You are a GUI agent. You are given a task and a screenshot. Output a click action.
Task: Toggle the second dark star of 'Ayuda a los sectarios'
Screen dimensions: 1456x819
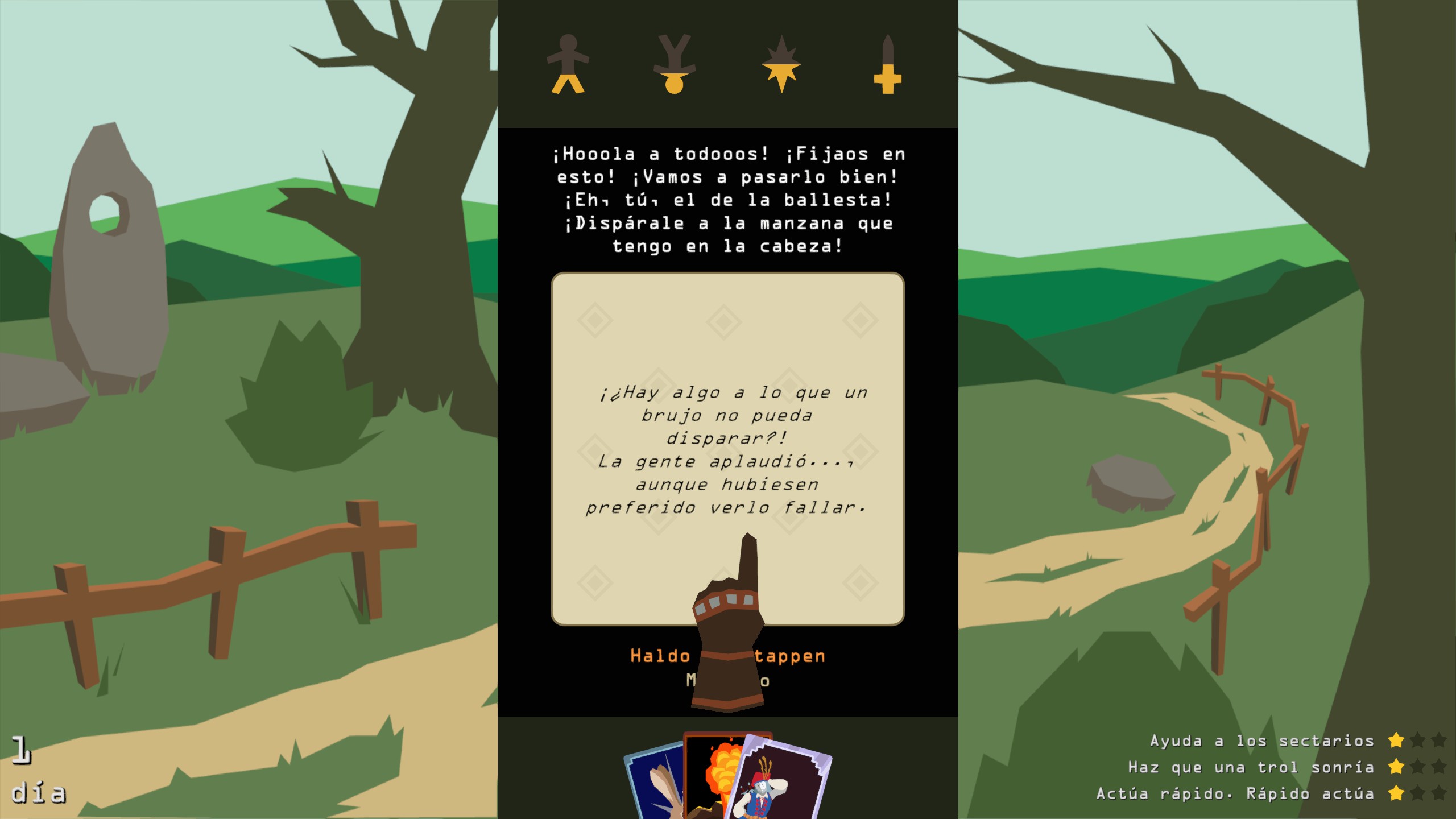pos(1418,740)
